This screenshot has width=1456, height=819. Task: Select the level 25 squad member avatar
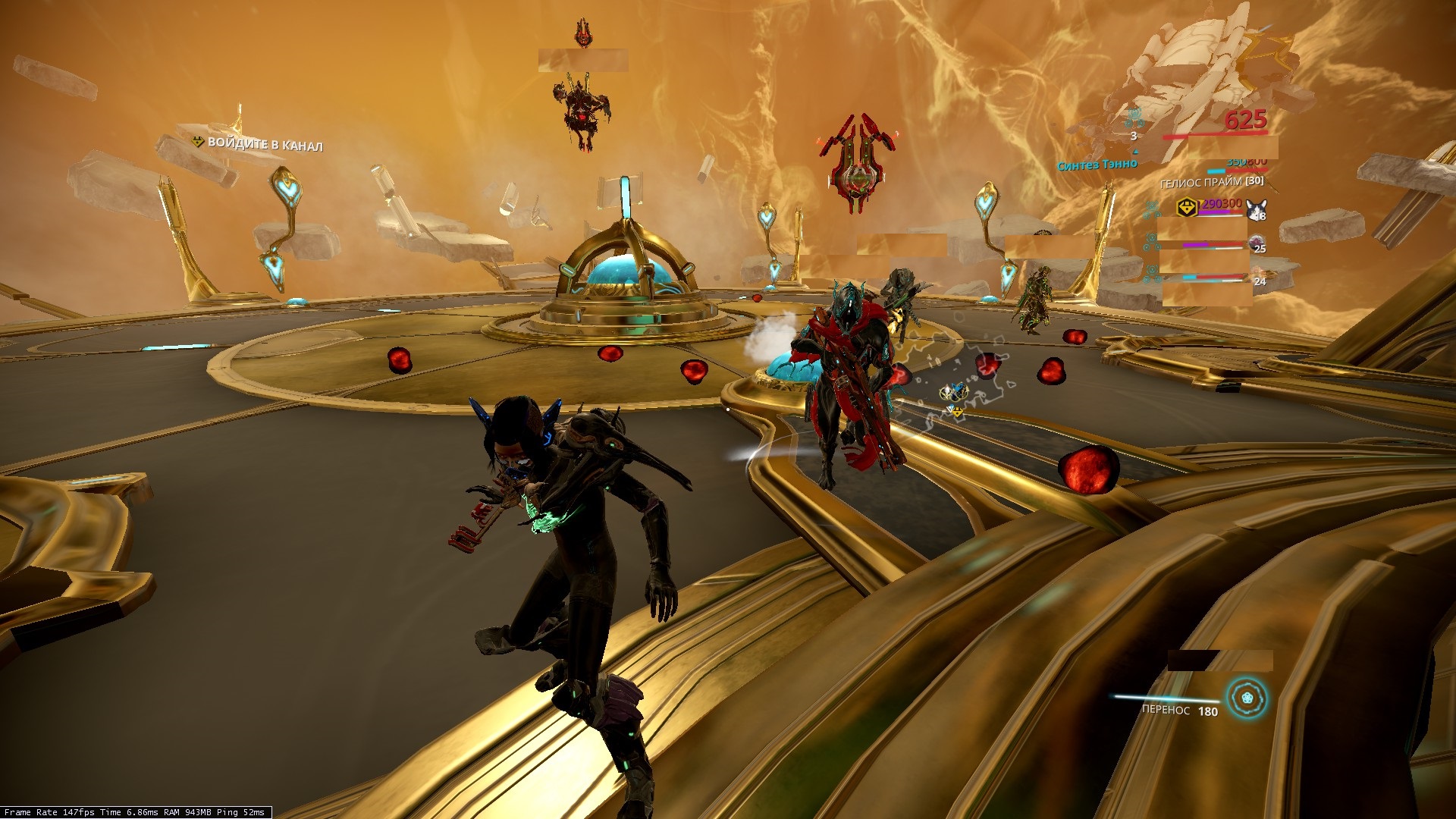pyautogui.click(x=1257, y=243)
